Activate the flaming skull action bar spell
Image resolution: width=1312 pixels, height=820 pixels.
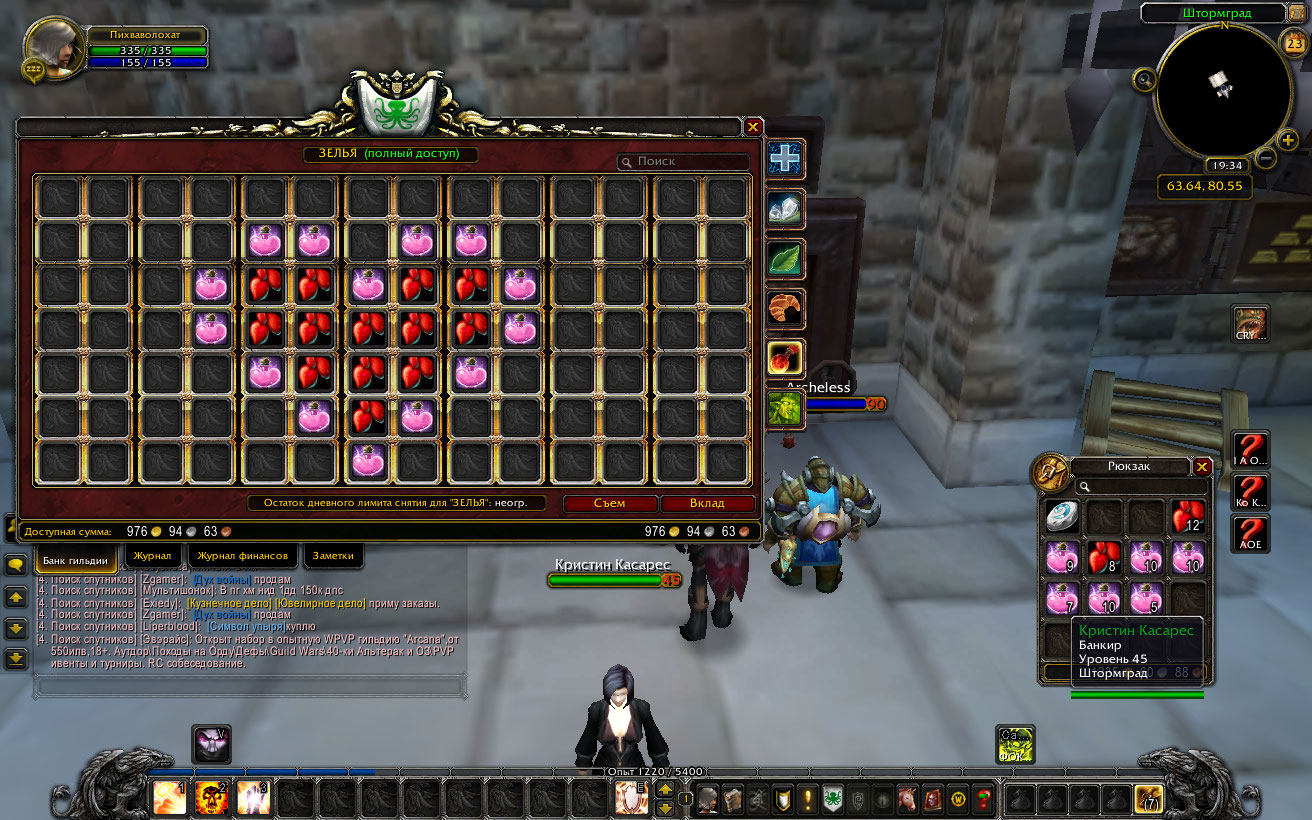pos(211,799)
